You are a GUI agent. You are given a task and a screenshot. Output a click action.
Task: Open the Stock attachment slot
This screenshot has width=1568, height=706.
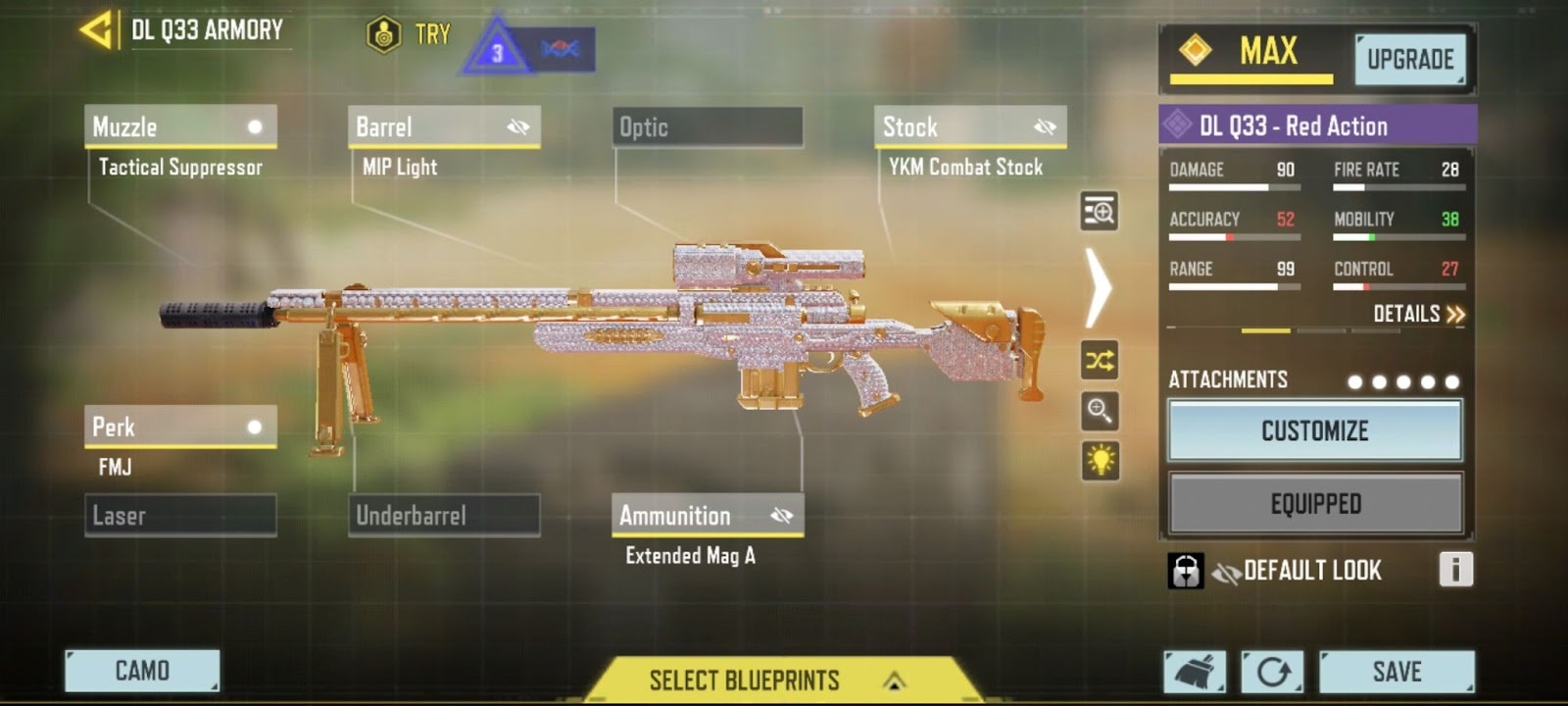tap(969, 127)
